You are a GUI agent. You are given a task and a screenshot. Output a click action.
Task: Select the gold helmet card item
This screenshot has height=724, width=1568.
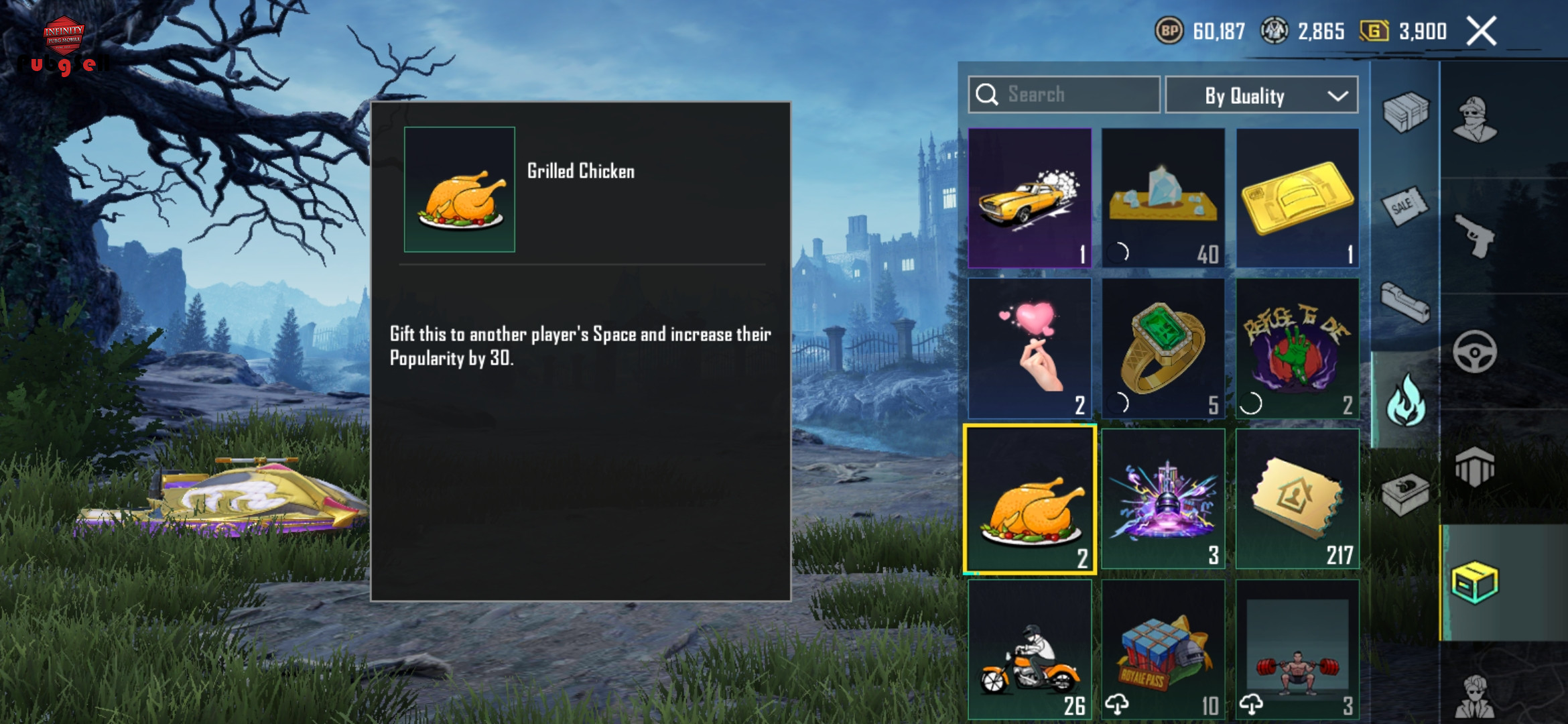(1297, 198)
